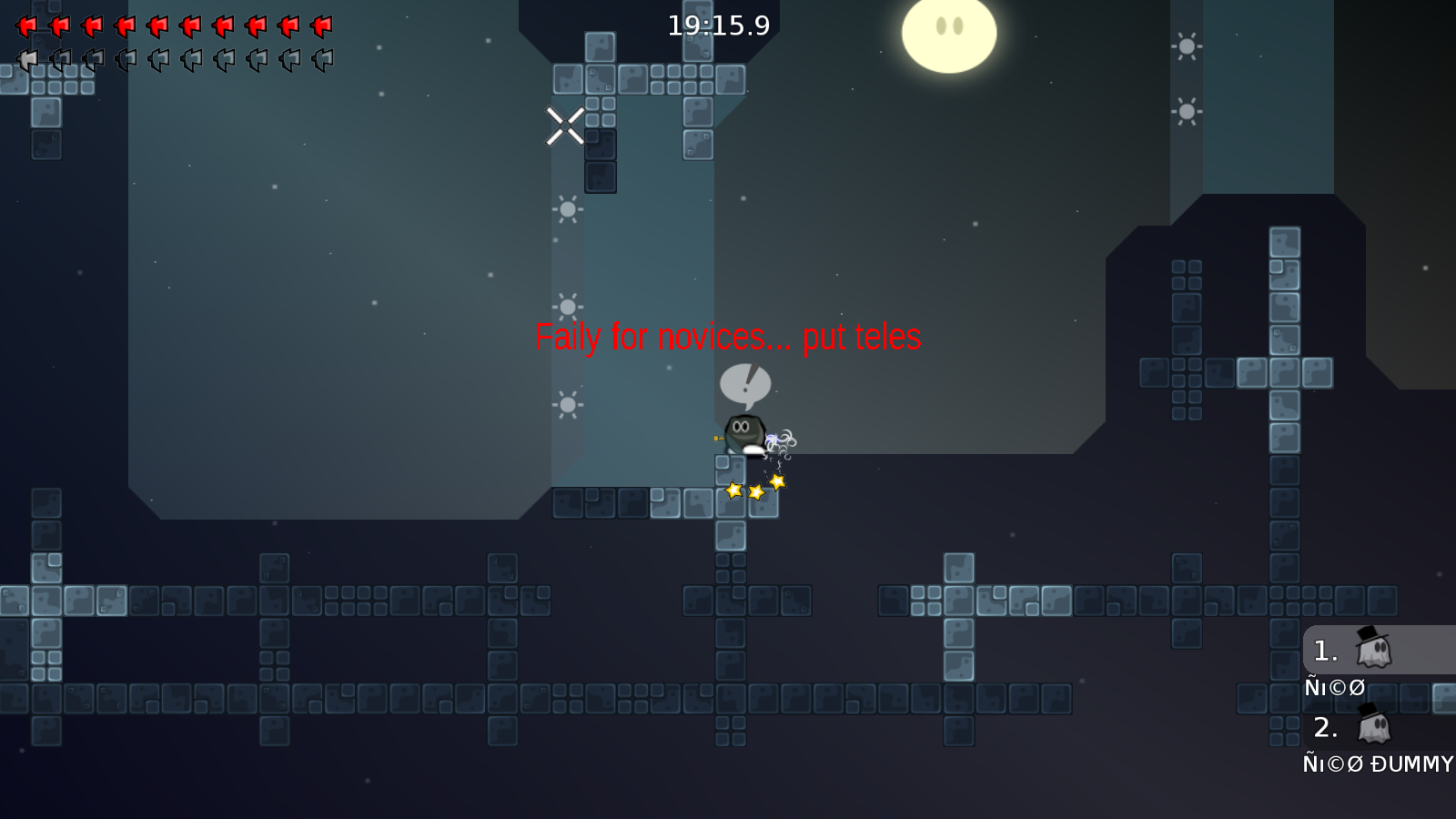Toggle the rightmost gray speaker icon
The image size is (1456, 819).
point(320,60)
